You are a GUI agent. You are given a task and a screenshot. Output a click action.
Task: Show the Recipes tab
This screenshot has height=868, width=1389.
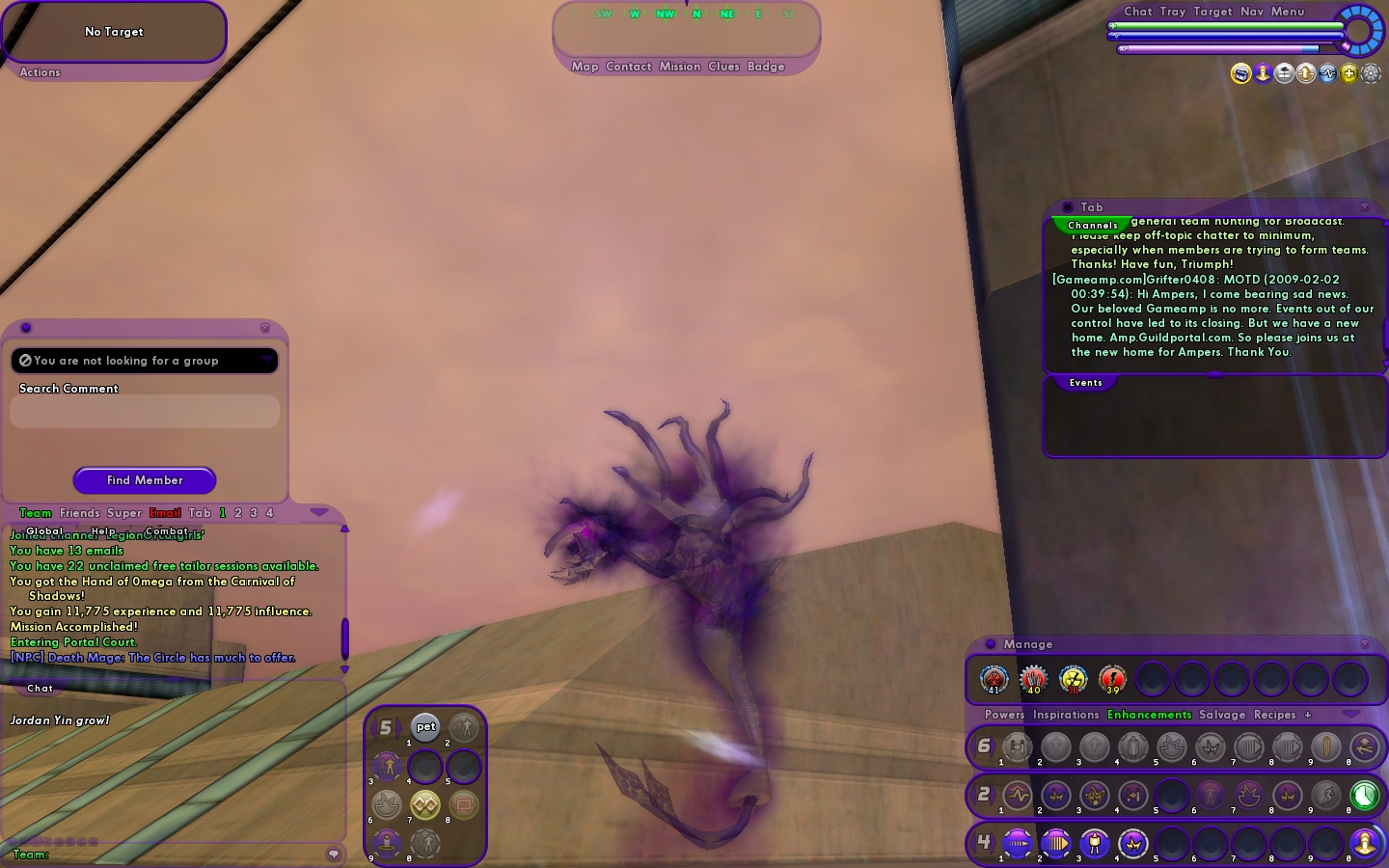pos(1274,715)
